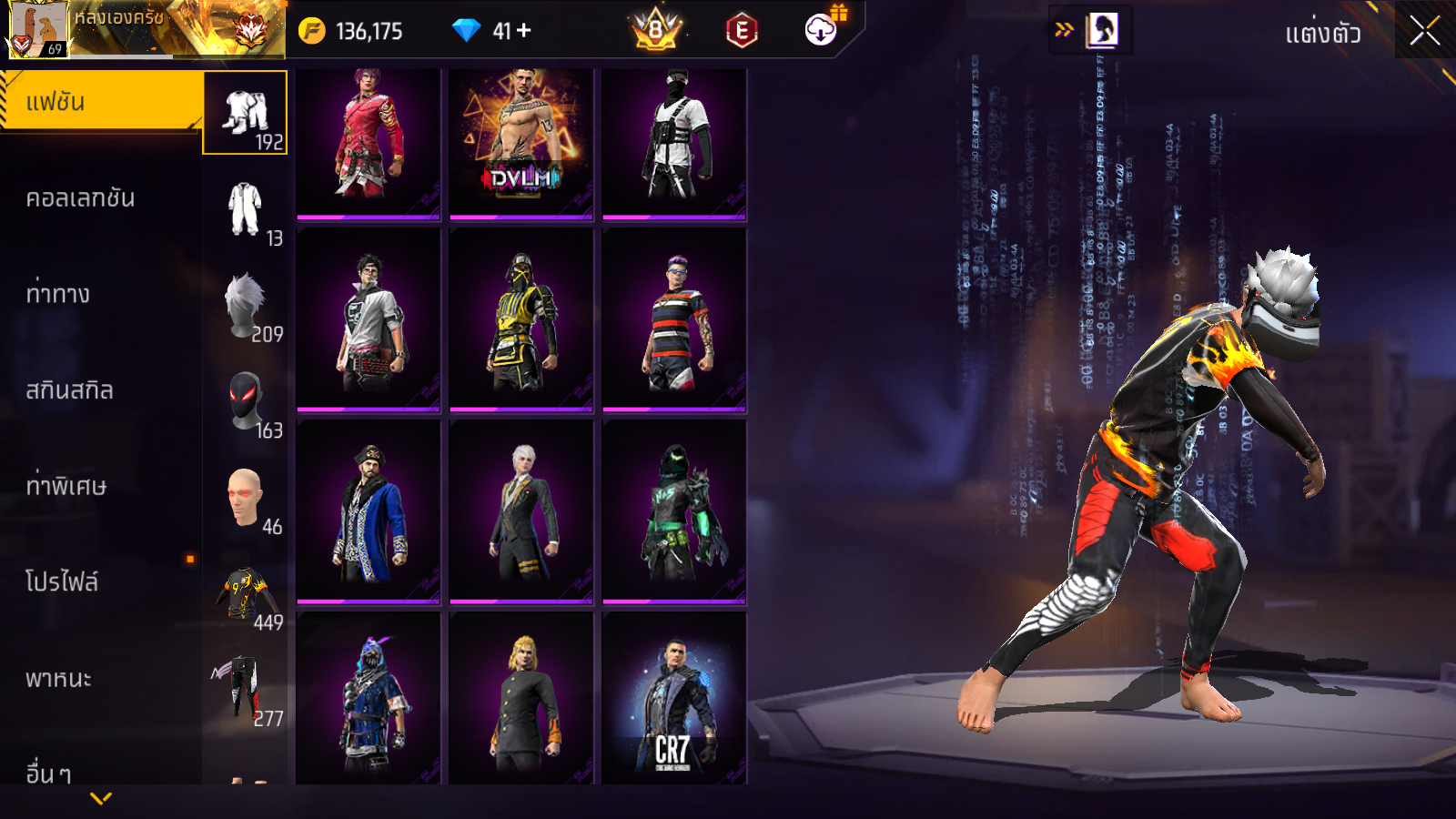1456x819 pixels.
Task: Choose the blue pirate coat outfit
Action: pyautogui.click(x=369, y=511)
